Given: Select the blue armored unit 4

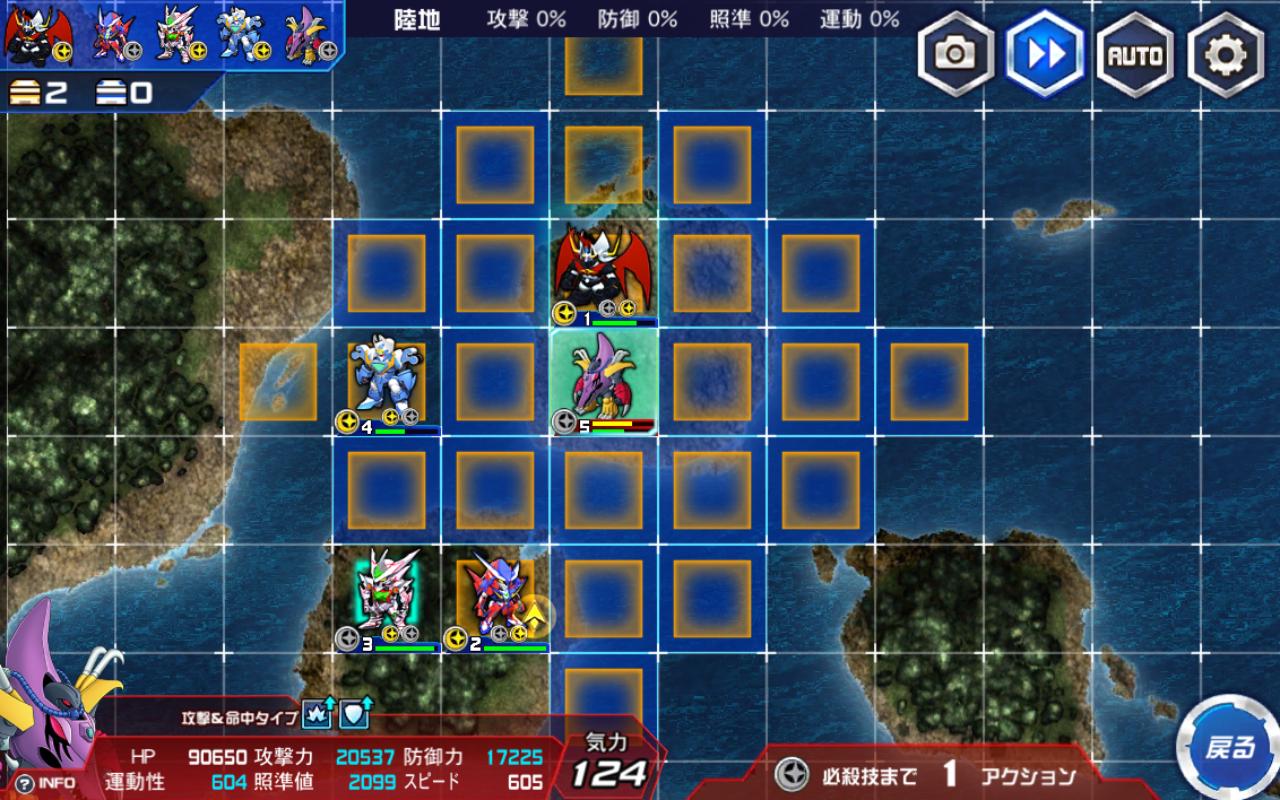Looking at the screenshot, I should (386, 380).
